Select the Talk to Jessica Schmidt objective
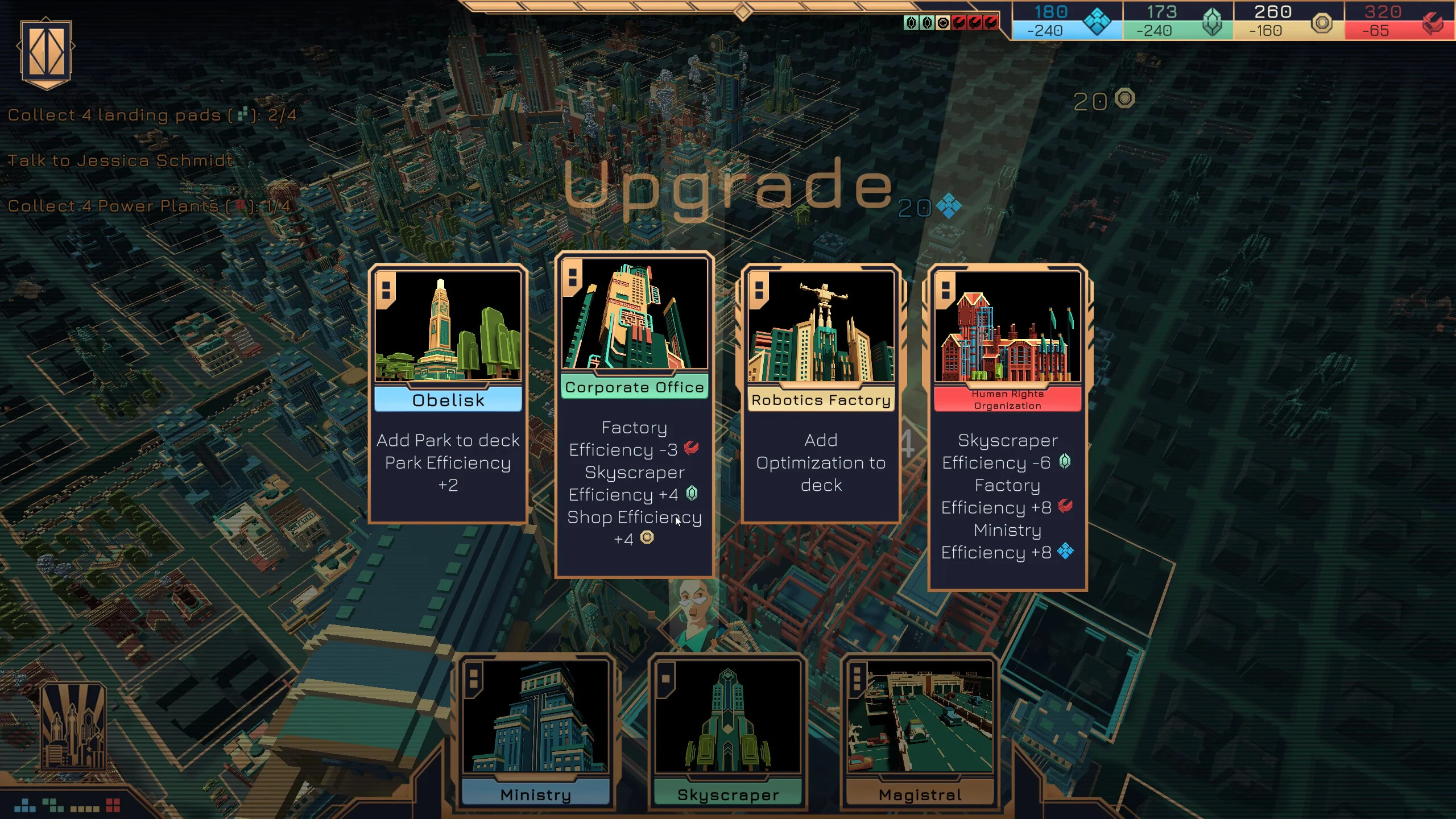Image resolution: width=1456 pixels, height=819 pixels. (x=120, y=160)
